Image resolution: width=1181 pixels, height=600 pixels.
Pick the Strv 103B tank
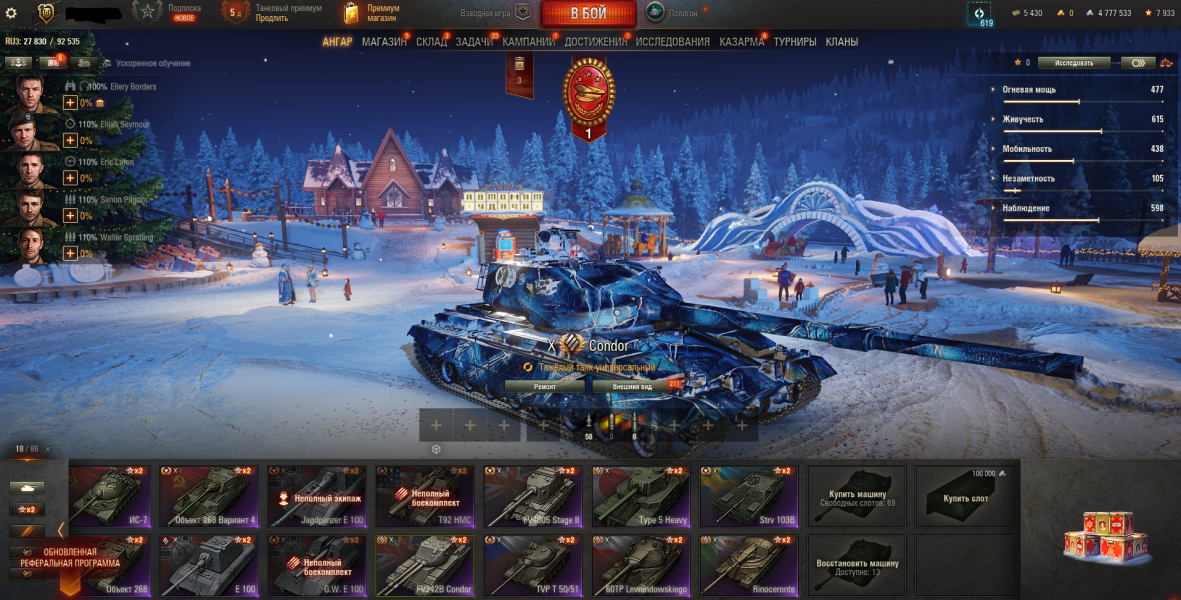tap(749, 496)
